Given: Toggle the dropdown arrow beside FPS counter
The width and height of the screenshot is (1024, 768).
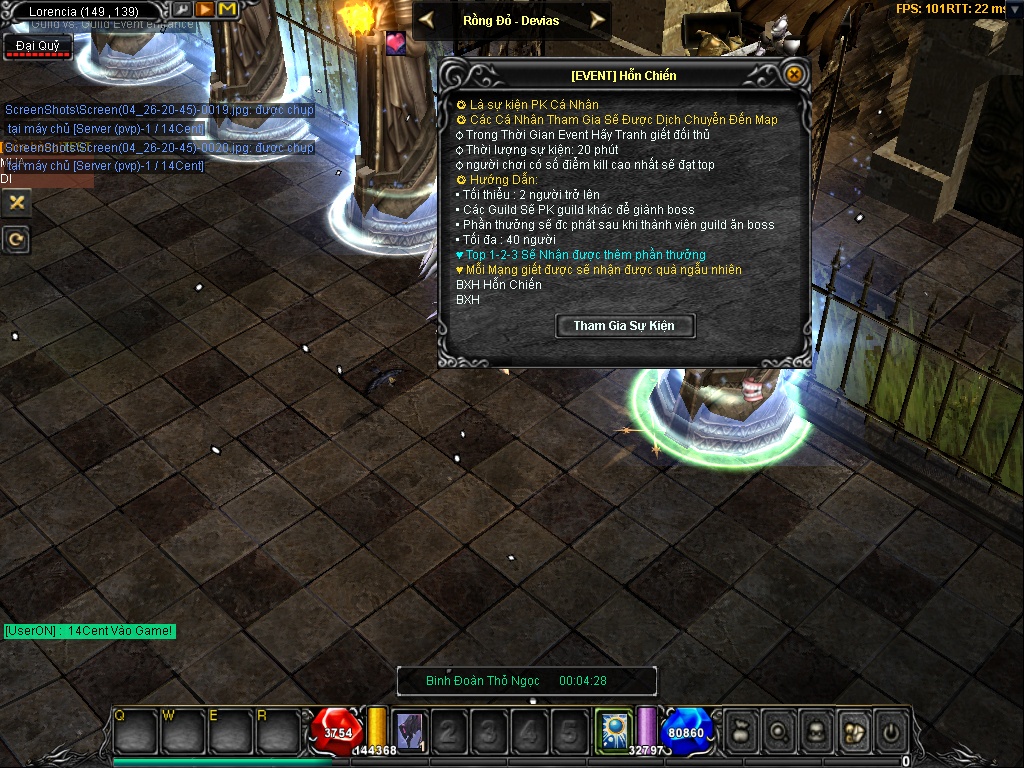Looking at the screenshot, I should coord(1016,9).
